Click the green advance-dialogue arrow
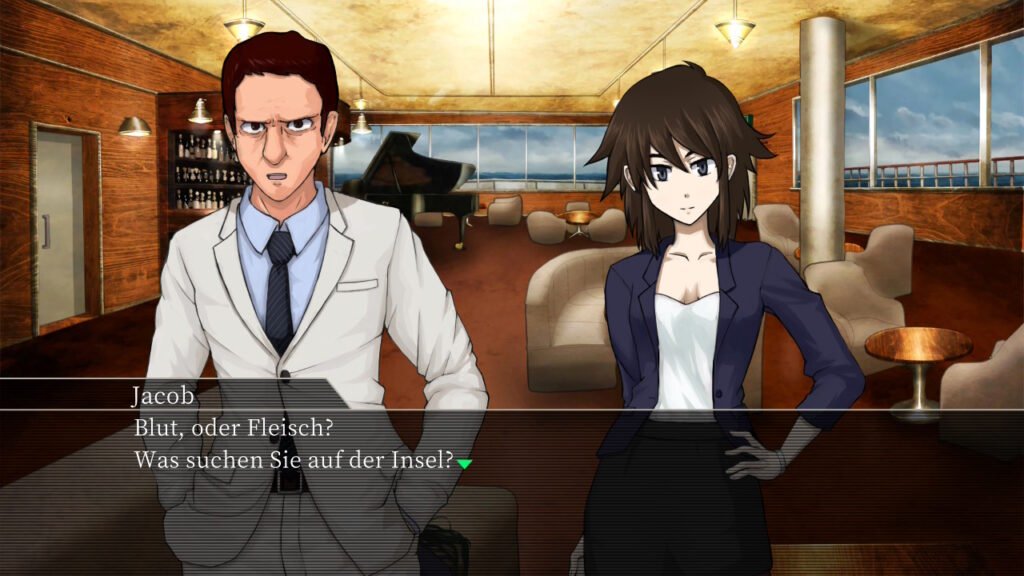 (464, 463)
